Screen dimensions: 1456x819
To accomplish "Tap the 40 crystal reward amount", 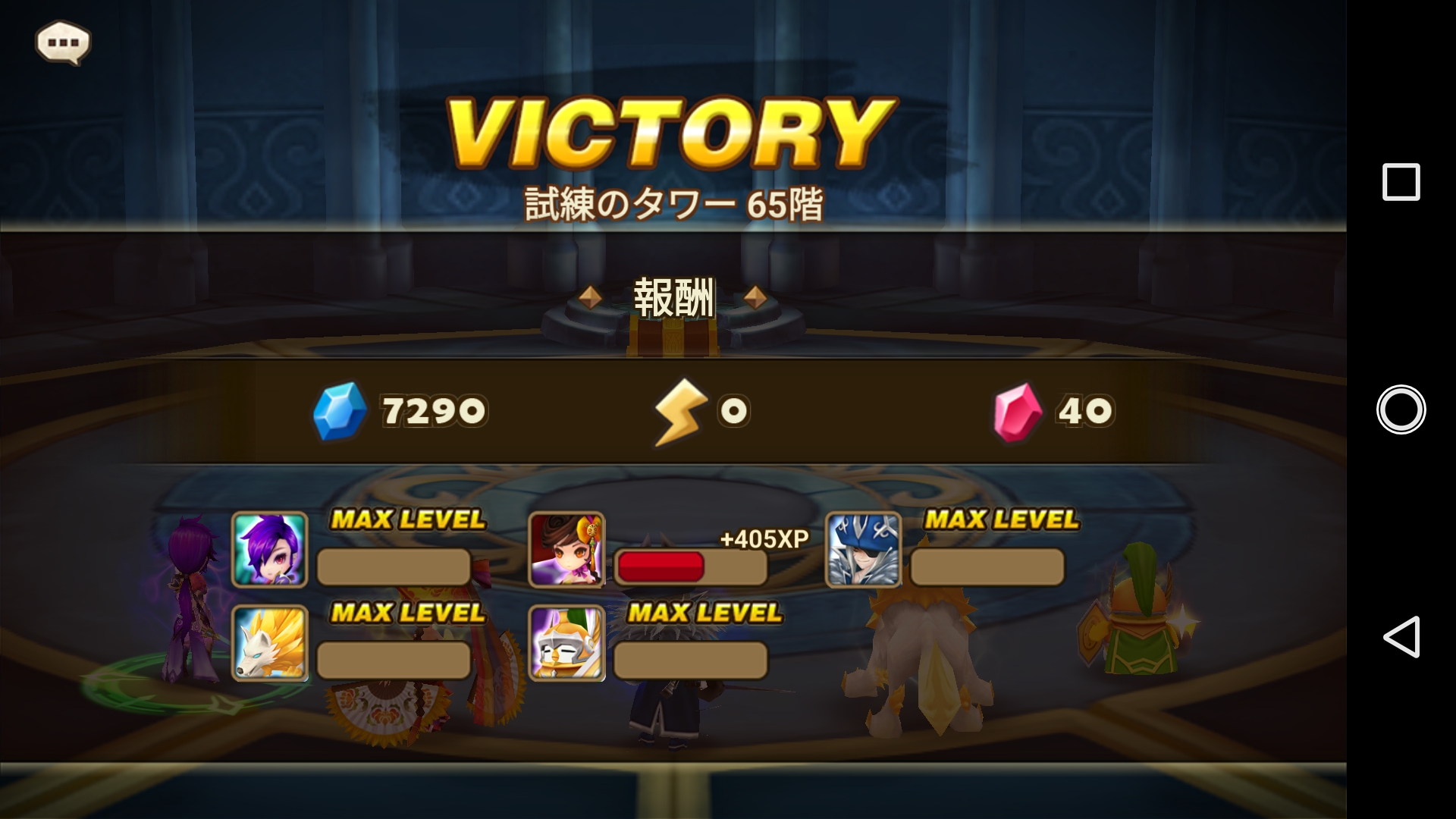I will [1084, 410].
